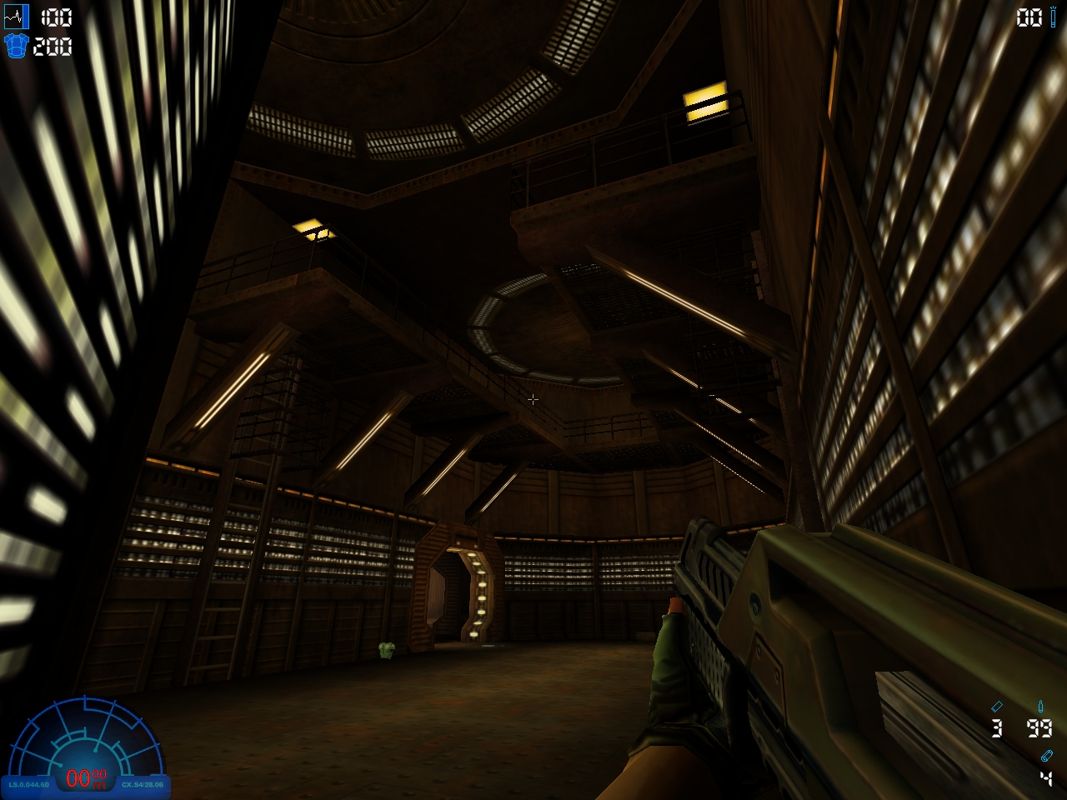
Task: Select the blue armor vest icon
Action: pyautogui.click(x=17, y=46)
